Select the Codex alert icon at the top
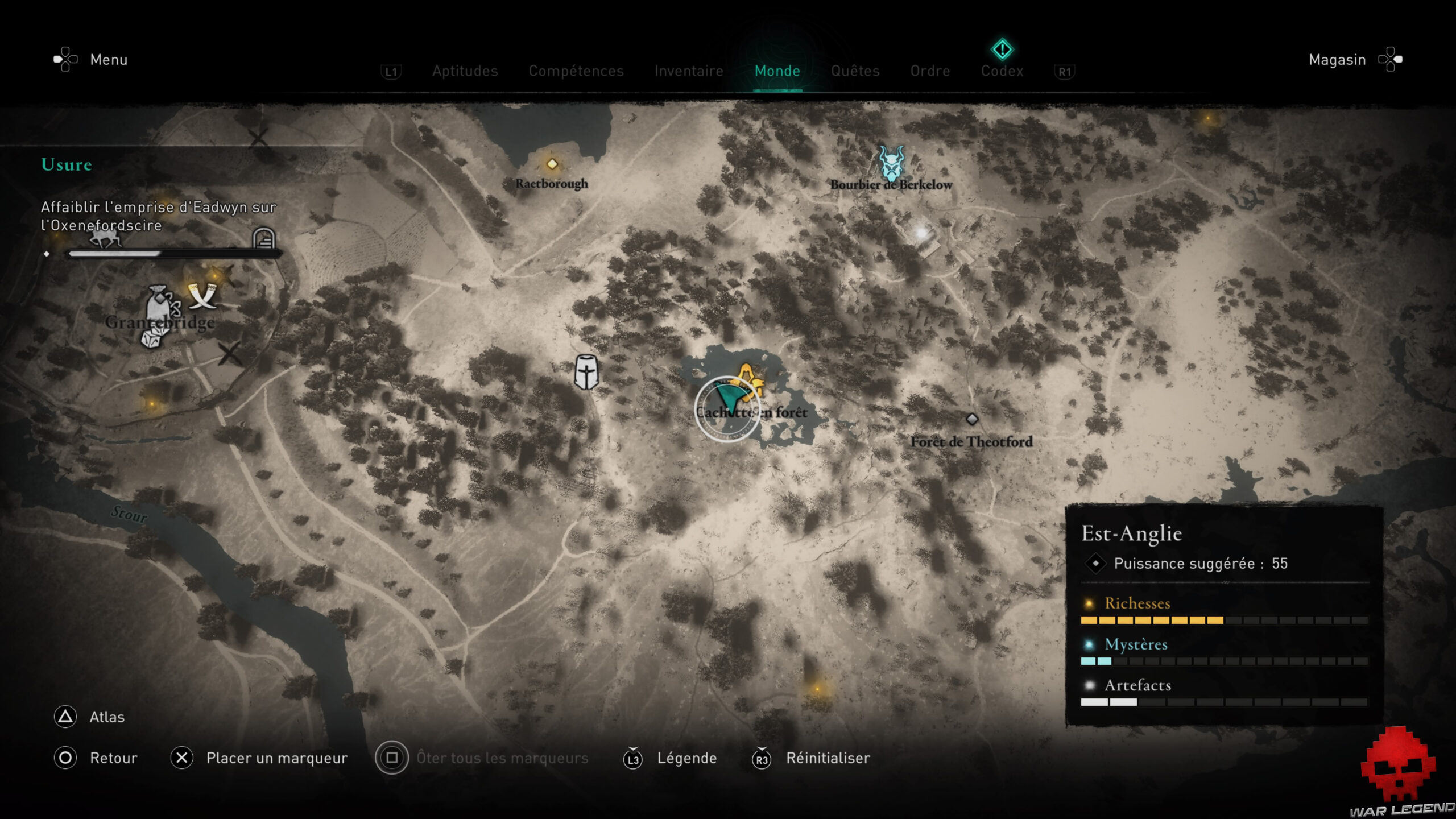The width and height of the screenshot is (1456, 819). click(x=1002, y=49)
